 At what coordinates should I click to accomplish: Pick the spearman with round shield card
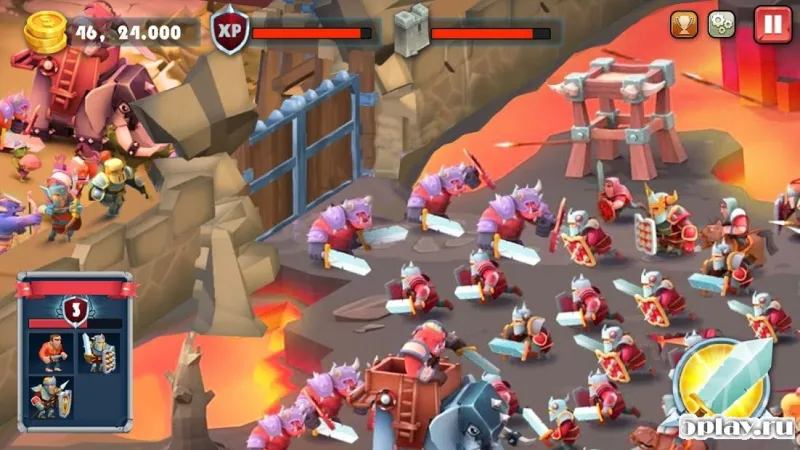(50, 398)
